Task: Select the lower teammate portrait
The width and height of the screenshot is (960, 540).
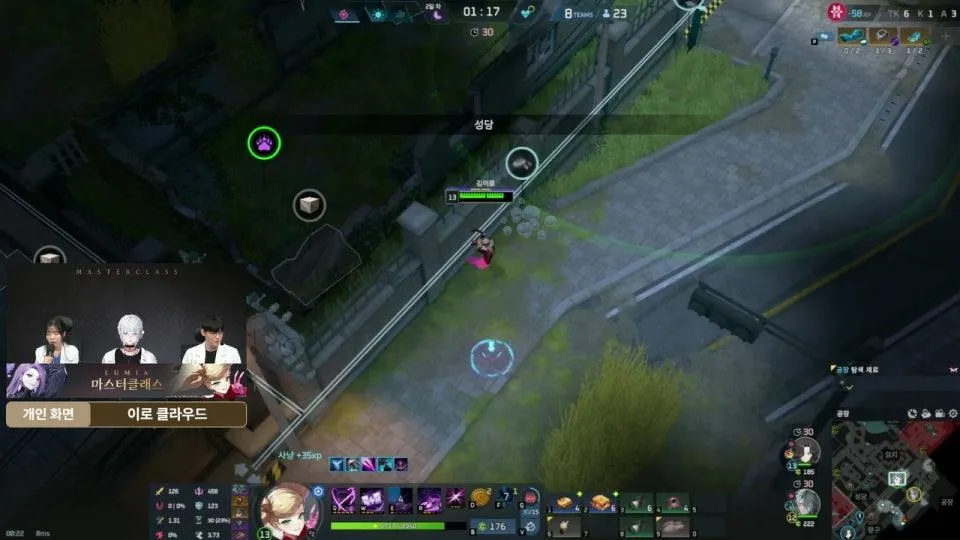Action: point(809,503)
